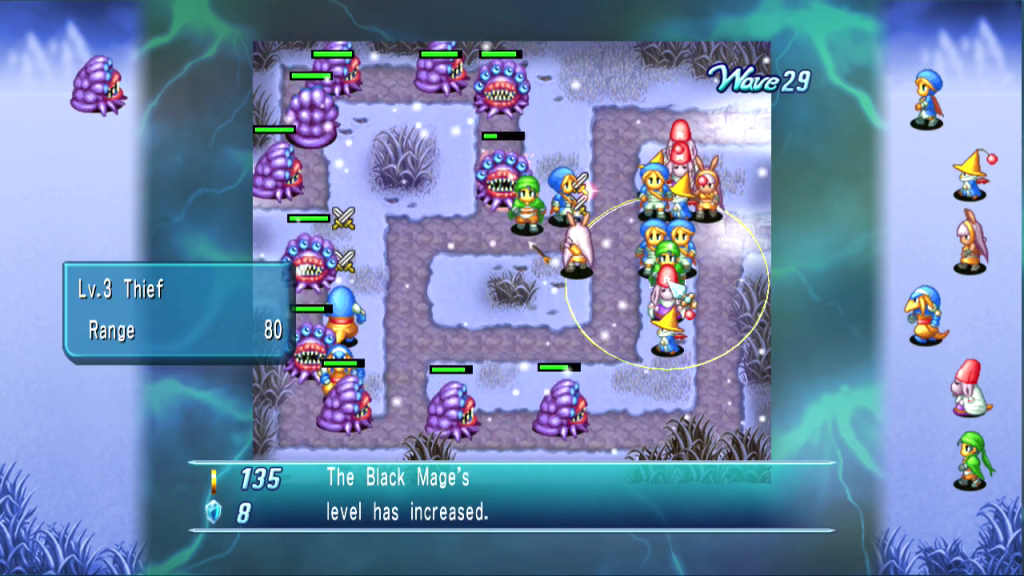The image size is (1024, 576).
Task: Select the green-clad Thief in the roster
Action: [969, 459]
